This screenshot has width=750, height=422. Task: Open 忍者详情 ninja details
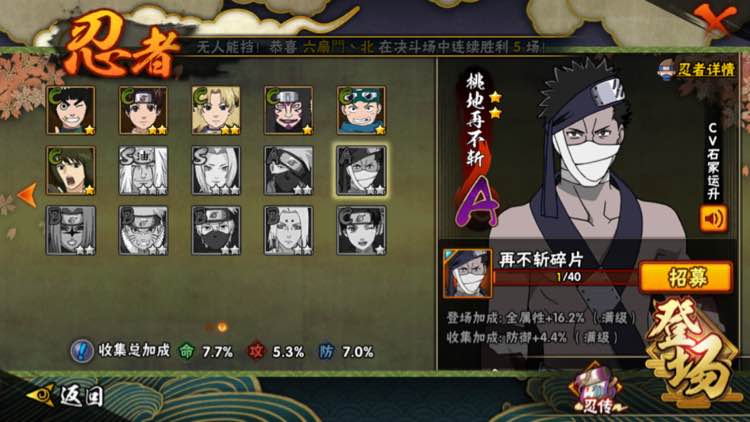697,69
